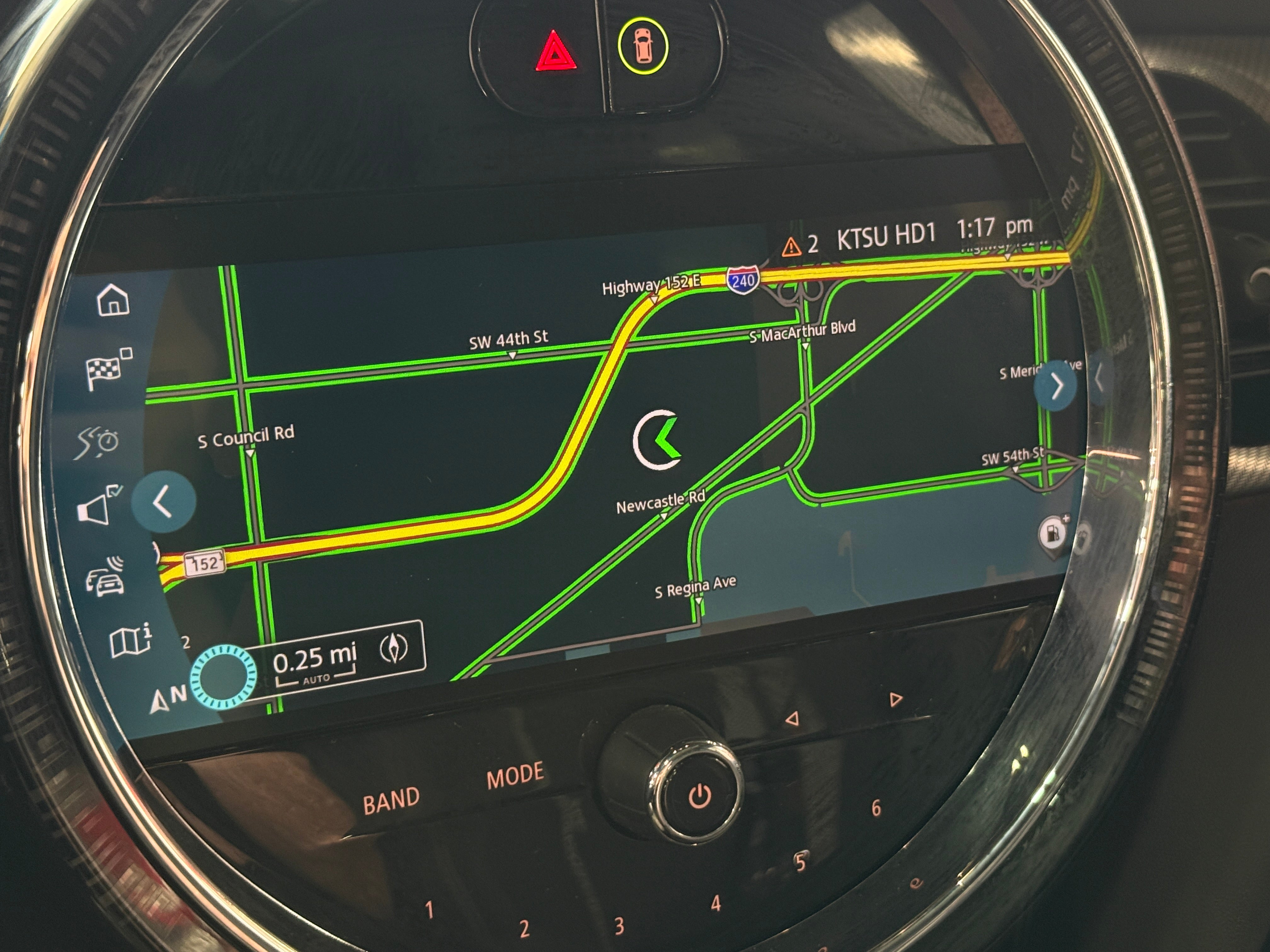Select the KTSU HD1 radio station label
Image resolution: width=1270 pixels, height=952 pixels.
pyautogui.click(x=886, y=235)
